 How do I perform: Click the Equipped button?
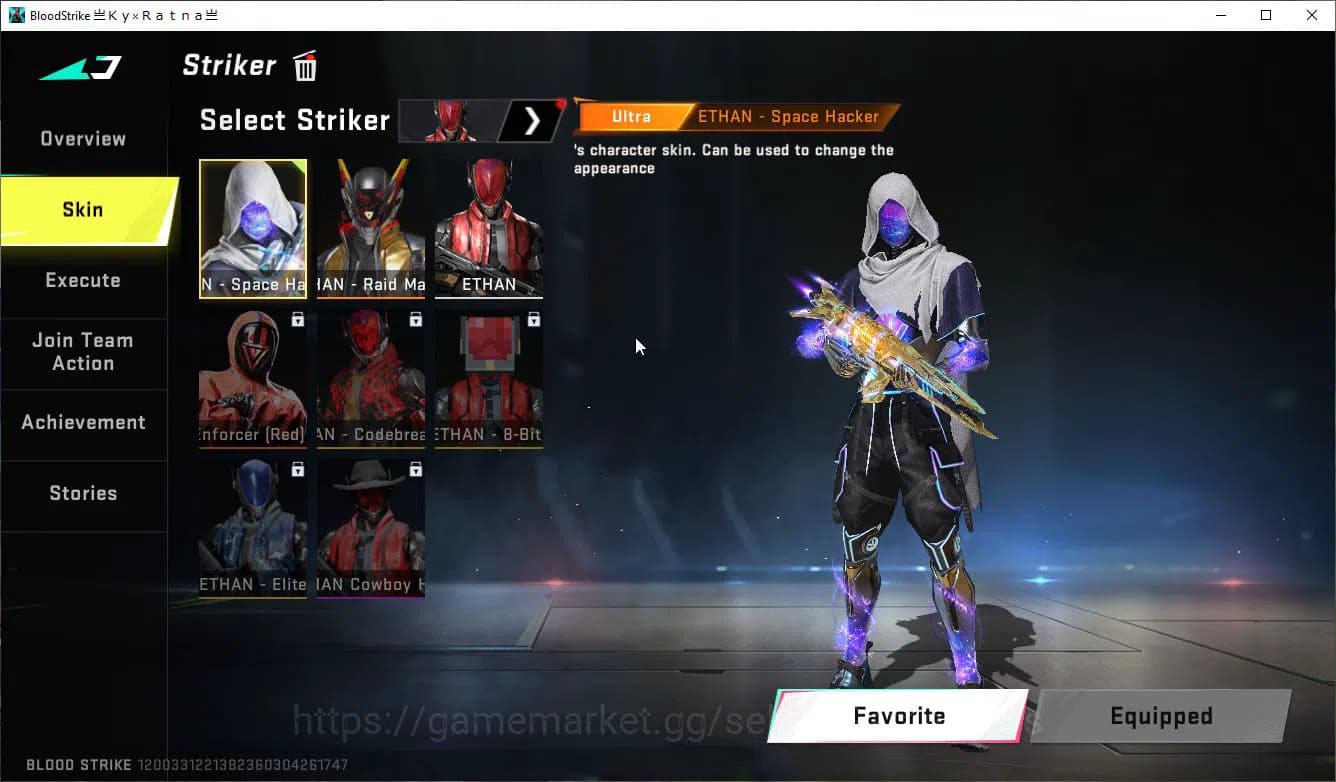1160,716
